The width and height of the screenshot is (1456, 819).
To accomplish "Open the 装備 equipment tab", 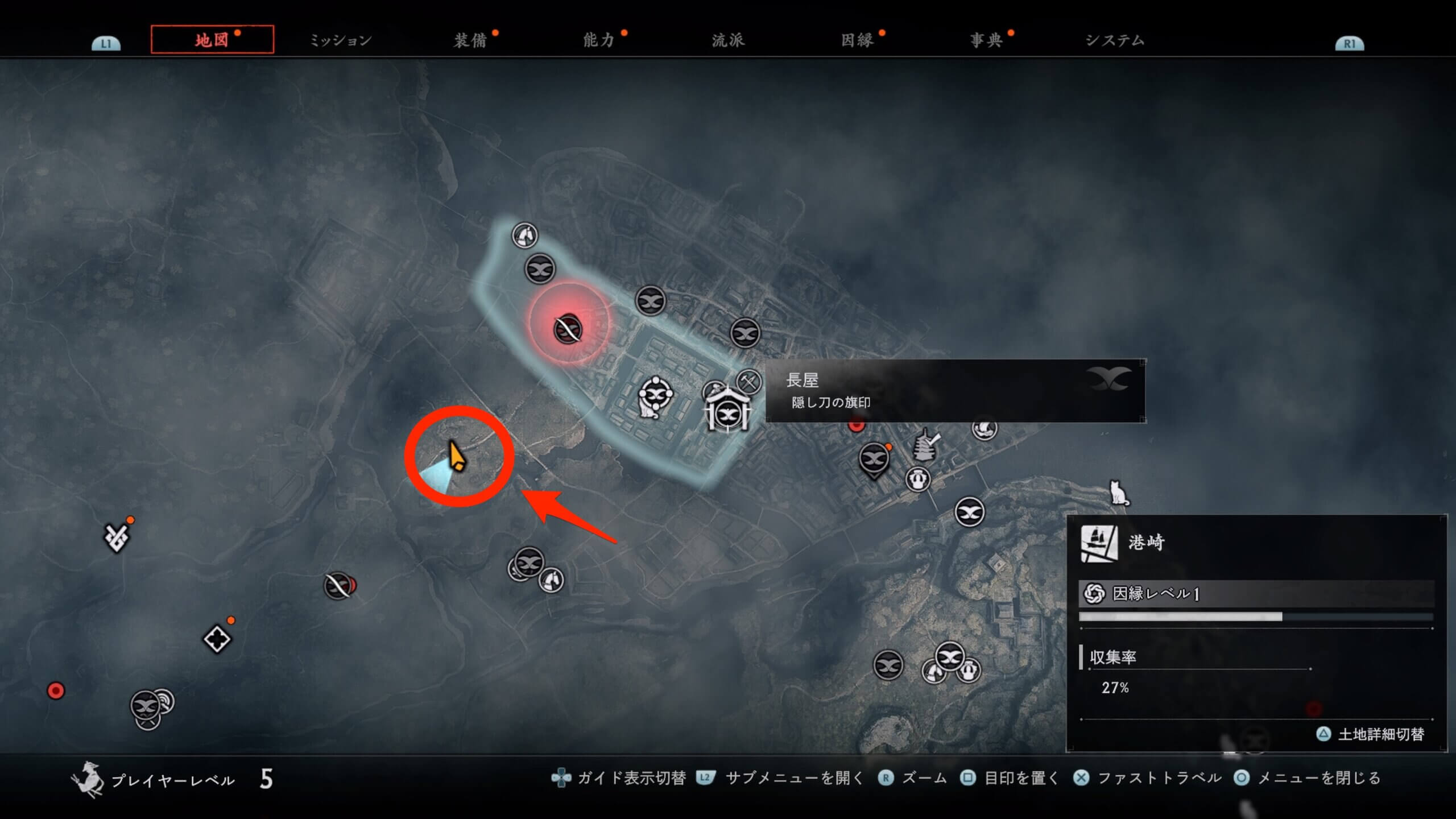I will click(470, 40).
